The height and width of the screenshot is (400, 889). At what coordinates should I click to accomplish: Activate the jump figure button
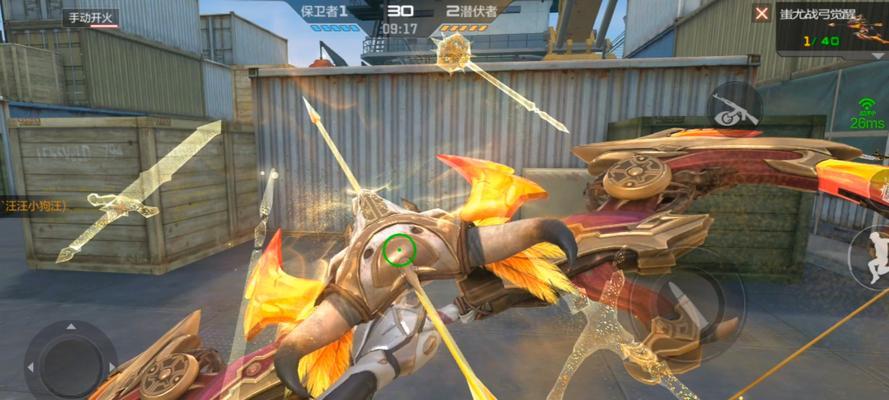[x=871, y=257]
